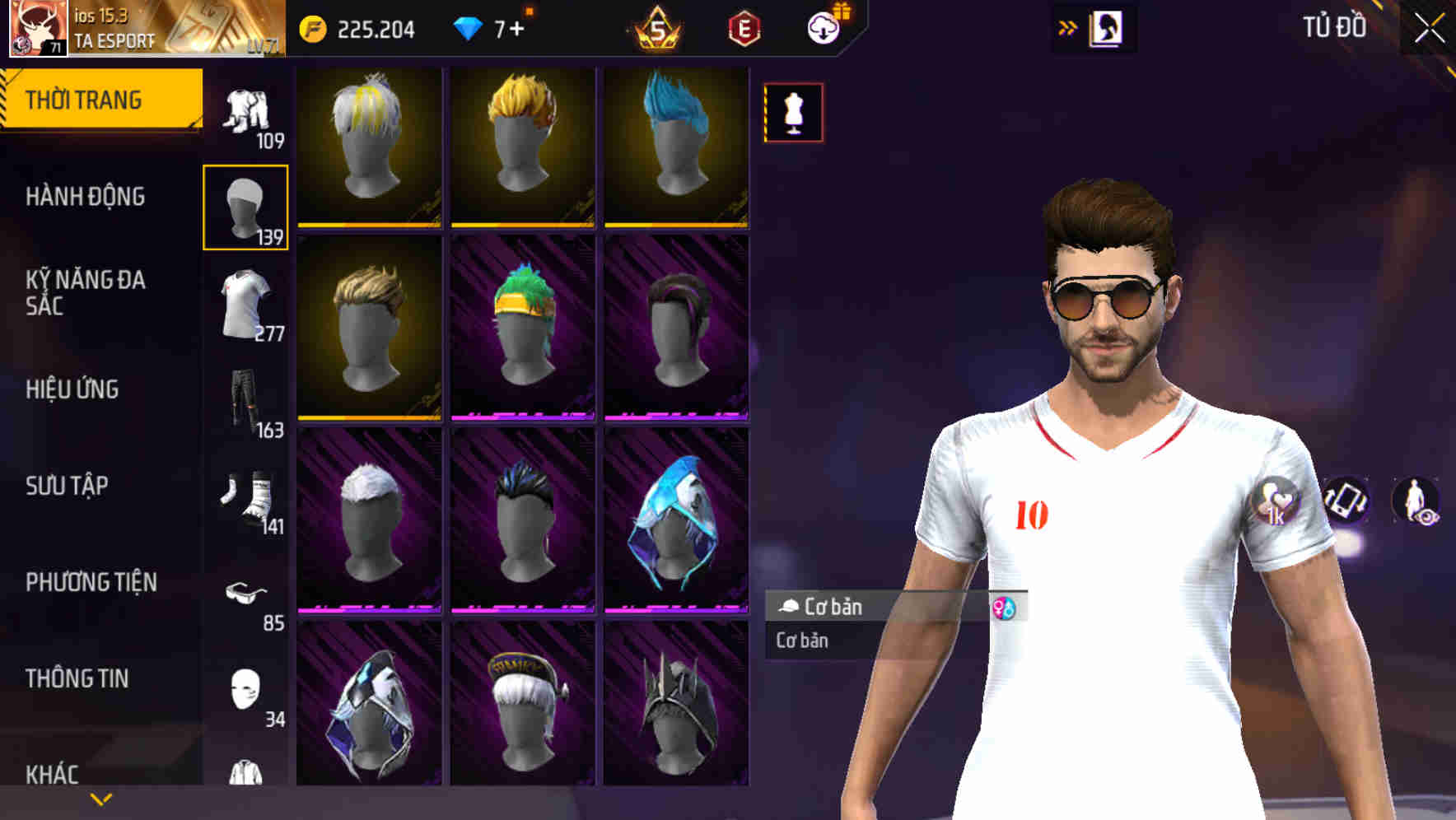
Task: Open the F-coin currency balance icon
Action: click(x=313, y=27)
